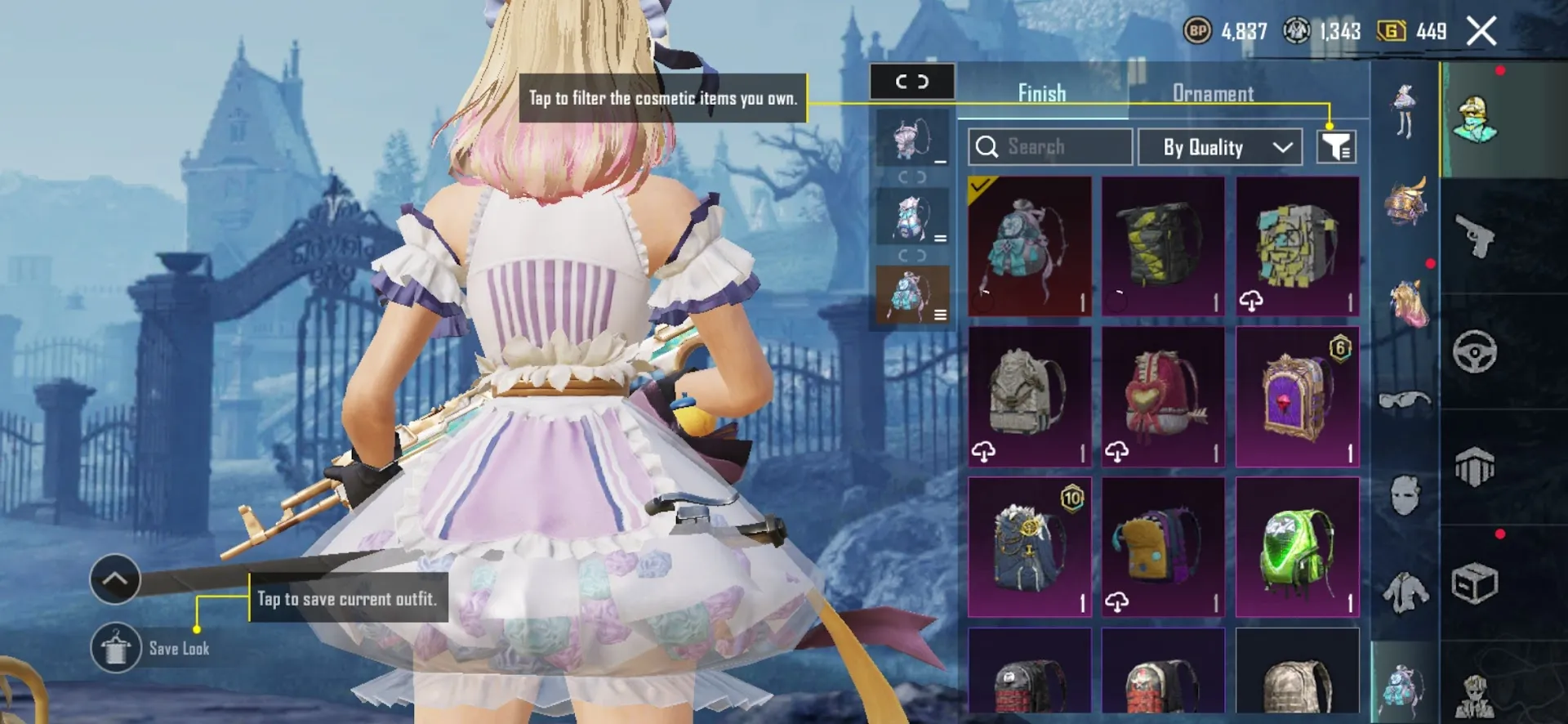Toggle the filter for owned cosmetic items
1568x724 pixels.
1336,147
